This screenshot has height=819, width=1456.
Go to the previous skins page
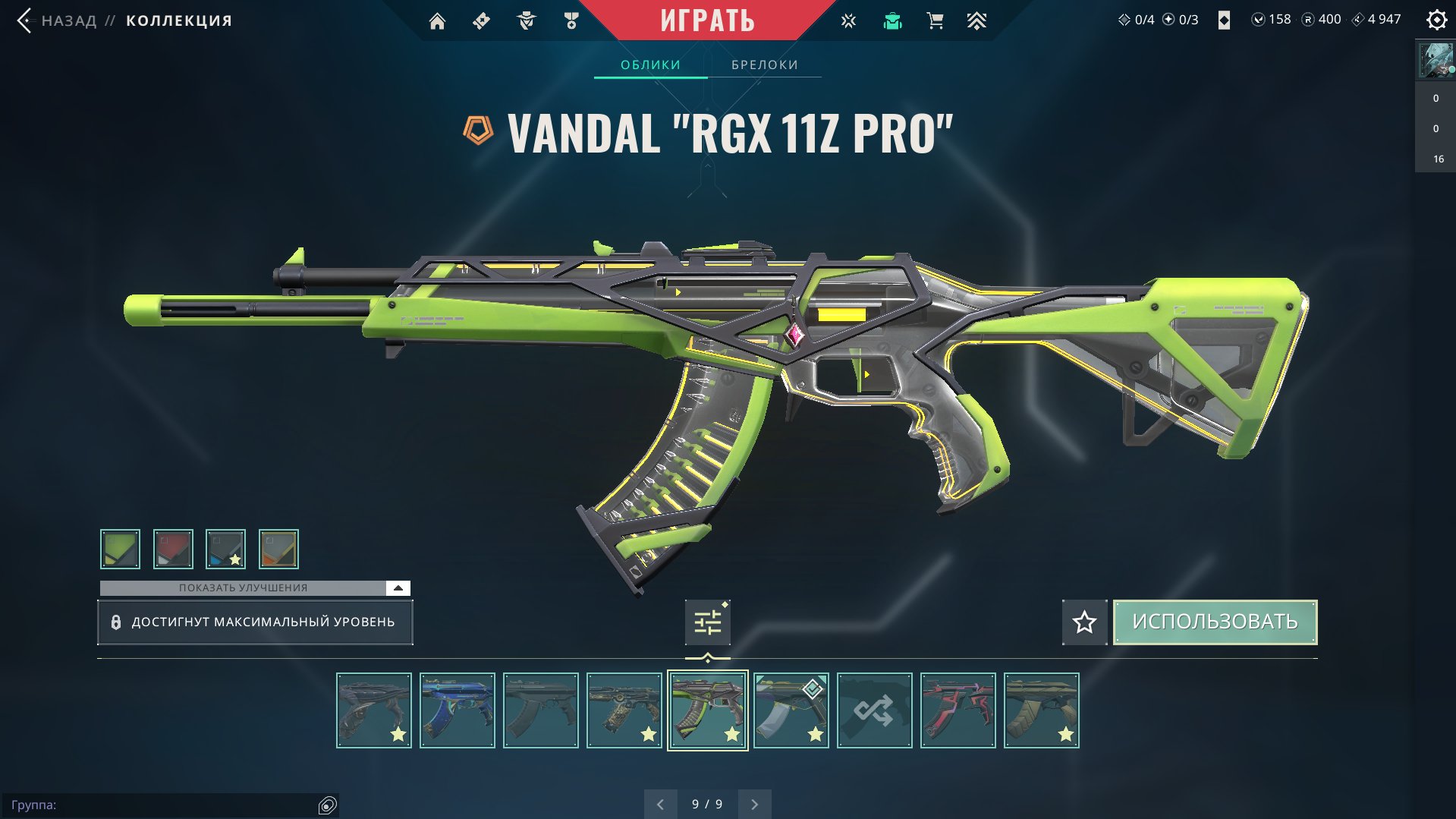pyautogui.click(x=660, y=805)
